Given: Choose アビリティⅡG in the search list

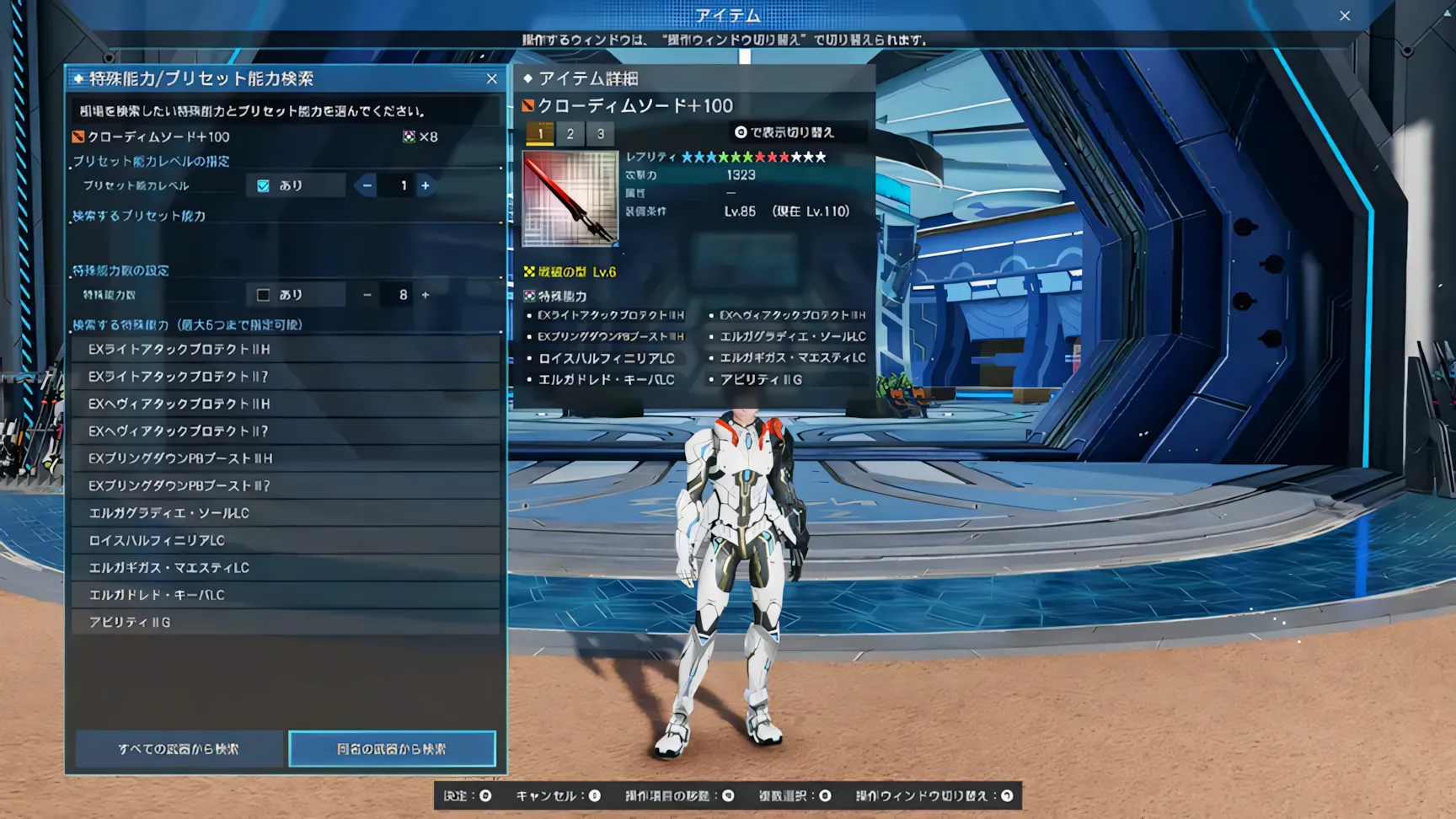Looking at the screenshot, I should pos(286,623).
